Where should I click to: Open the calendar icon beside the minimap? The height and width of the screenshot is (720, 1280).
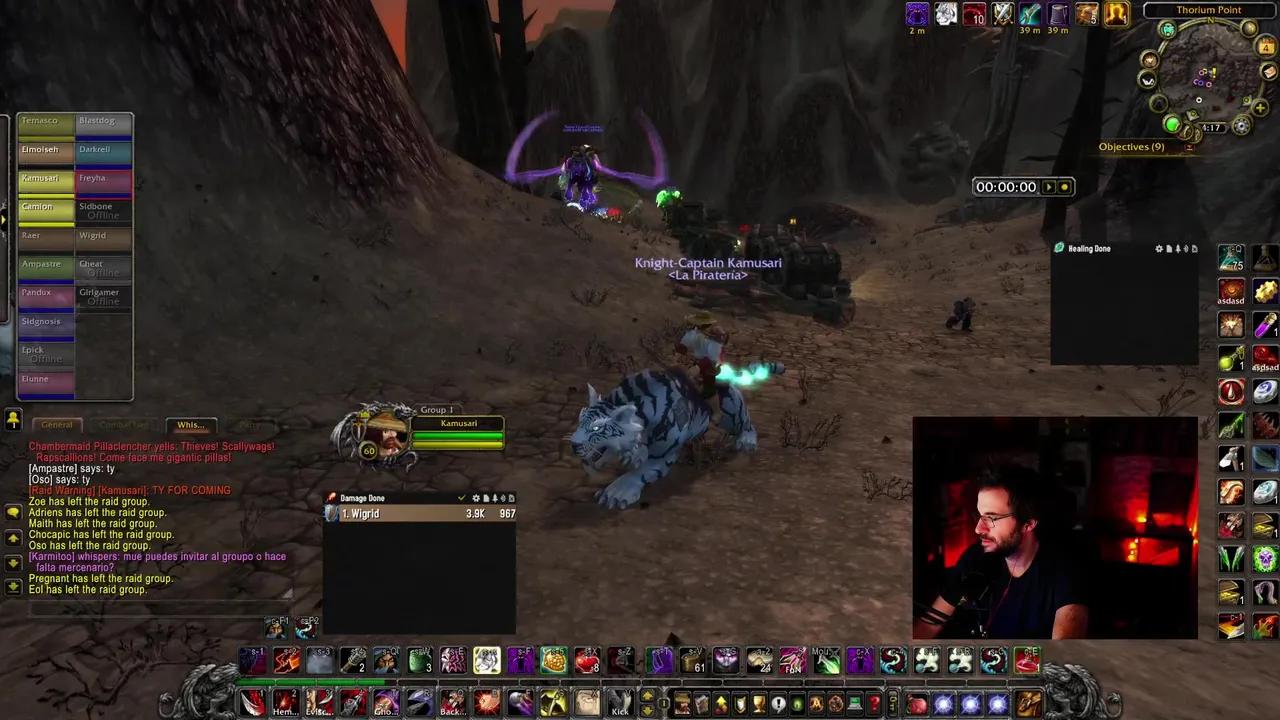pos(1266,44)
